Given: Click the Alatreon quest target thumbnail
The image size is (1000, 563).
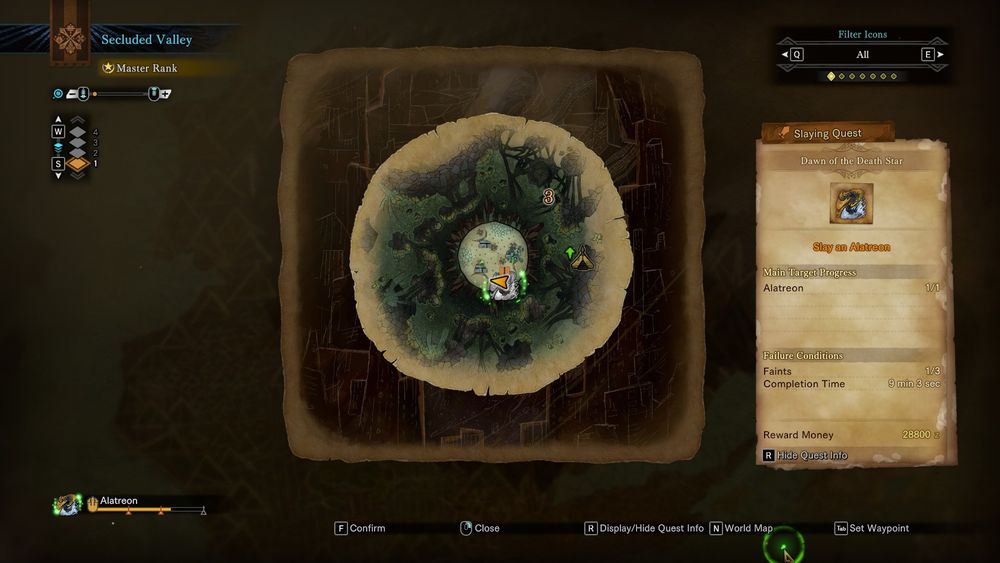Looking at the screenshot, I should [851, 204].
